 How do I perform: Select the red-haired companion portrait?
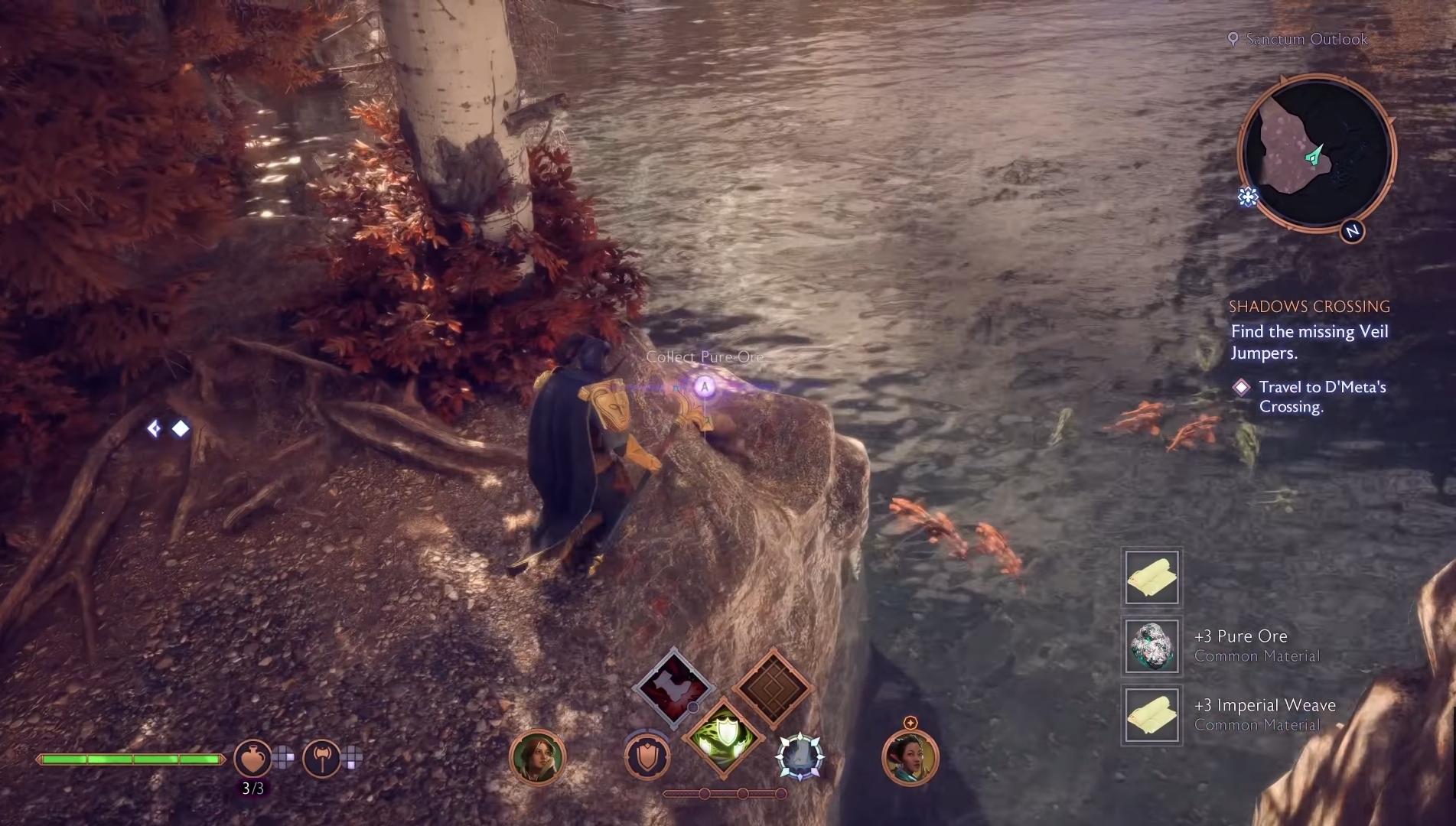[537, 758]
